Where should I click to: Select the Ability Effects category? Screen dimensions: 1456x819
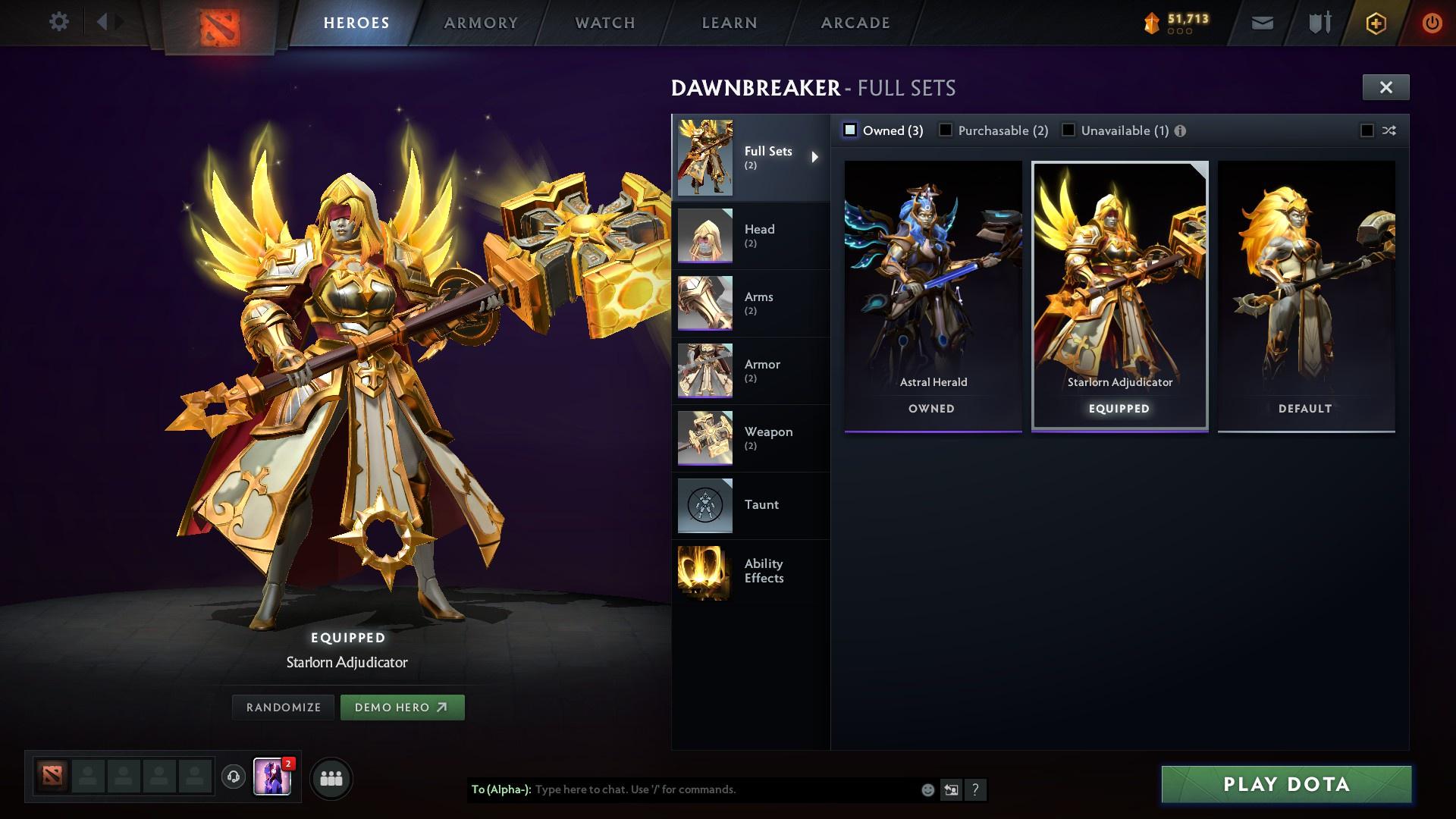point(763,571)
